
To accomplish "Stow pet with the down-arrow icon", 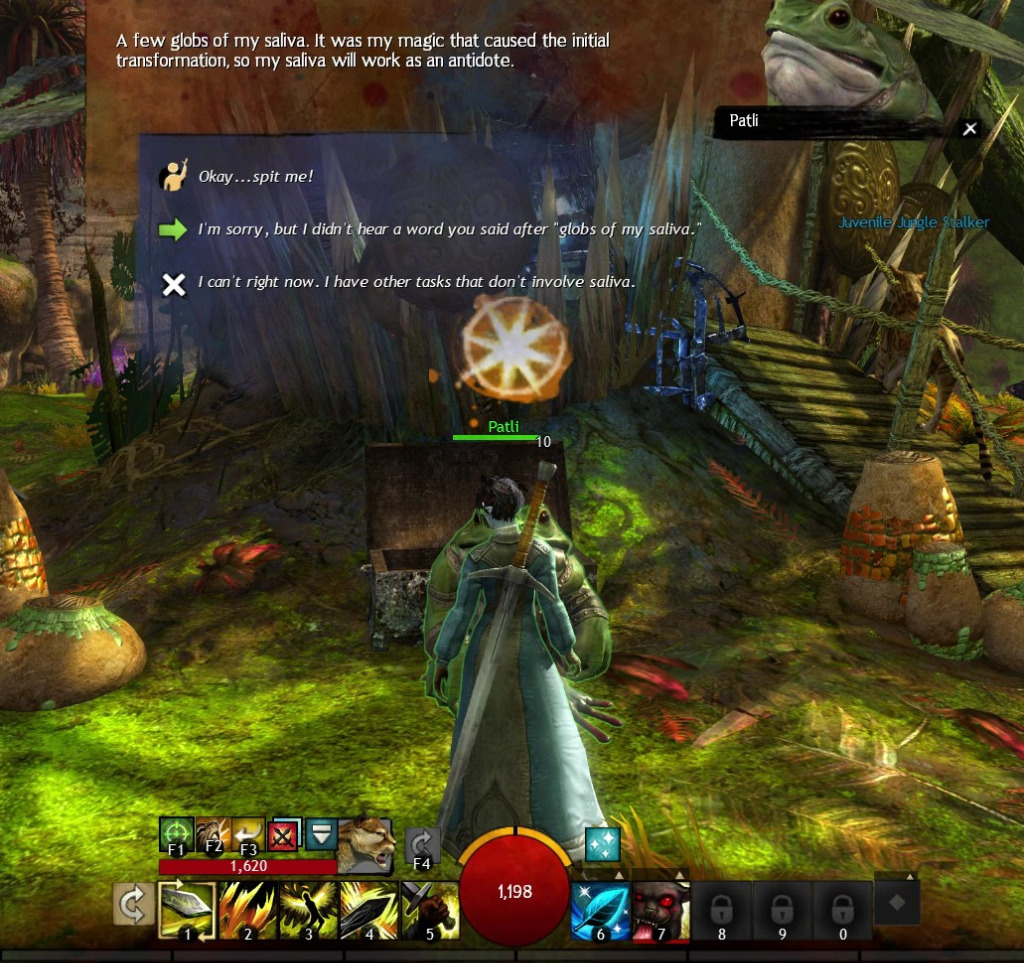I will 320,834.
